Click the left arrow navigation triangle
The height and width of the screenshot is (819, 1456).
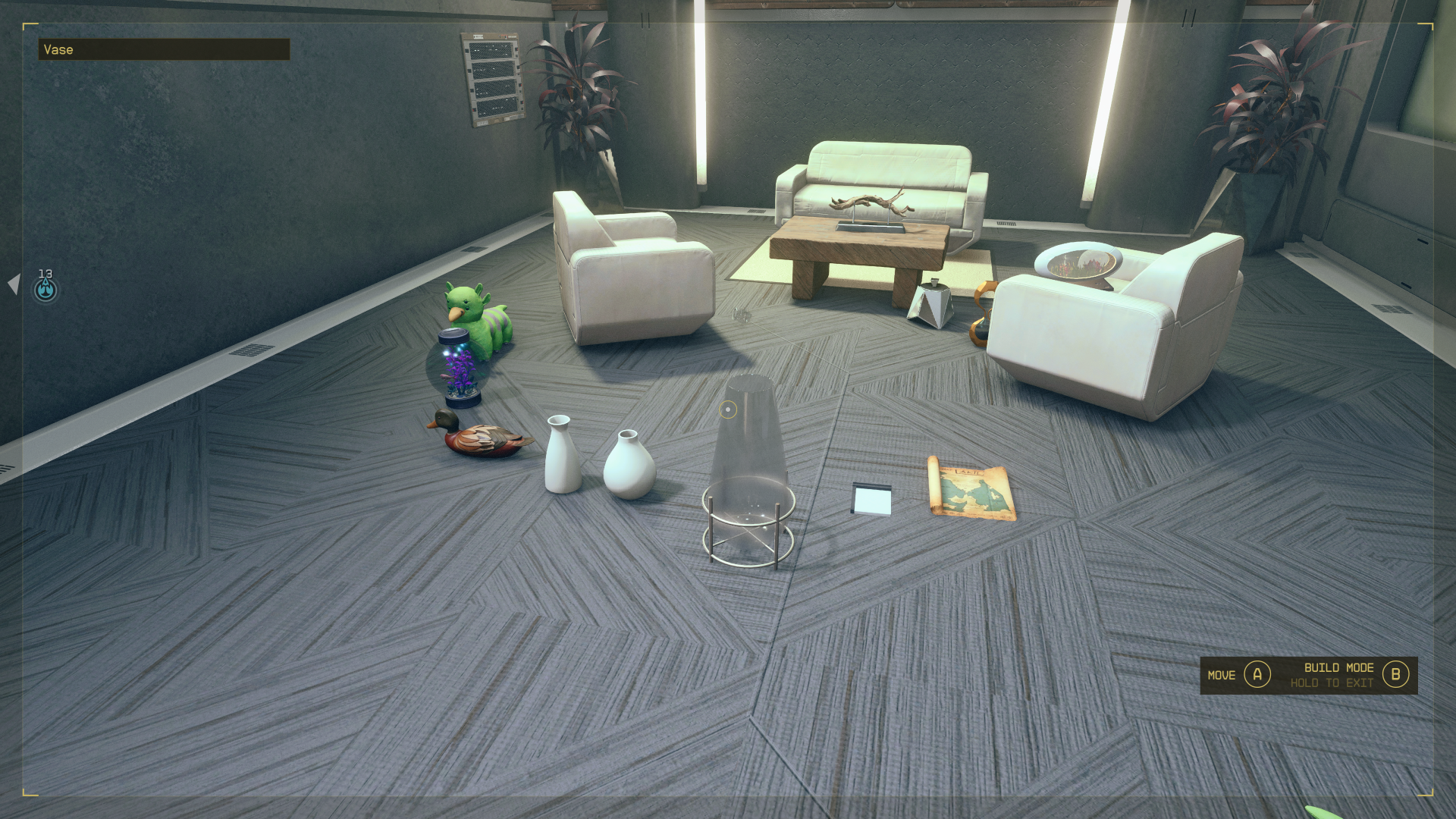pyautogui.click(x=15, y=283)
